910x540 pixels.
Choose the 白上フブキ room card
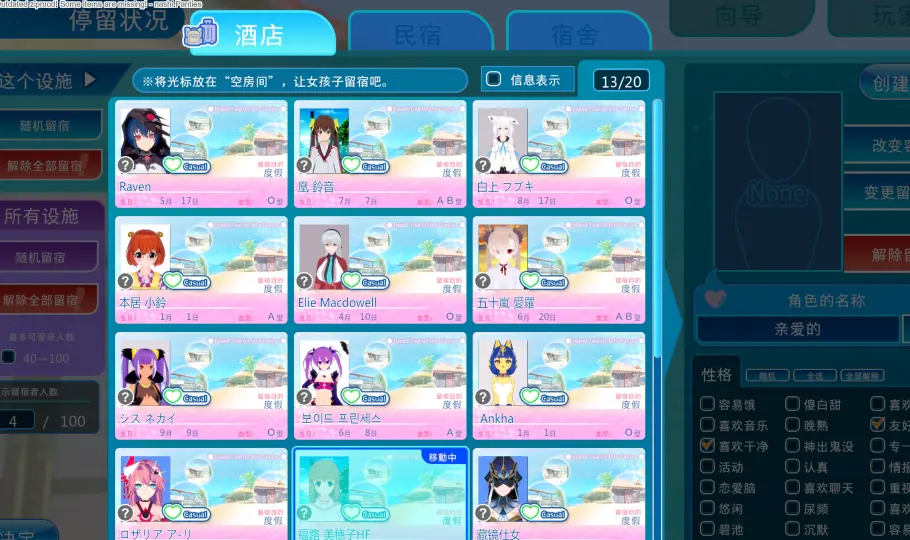558,153
